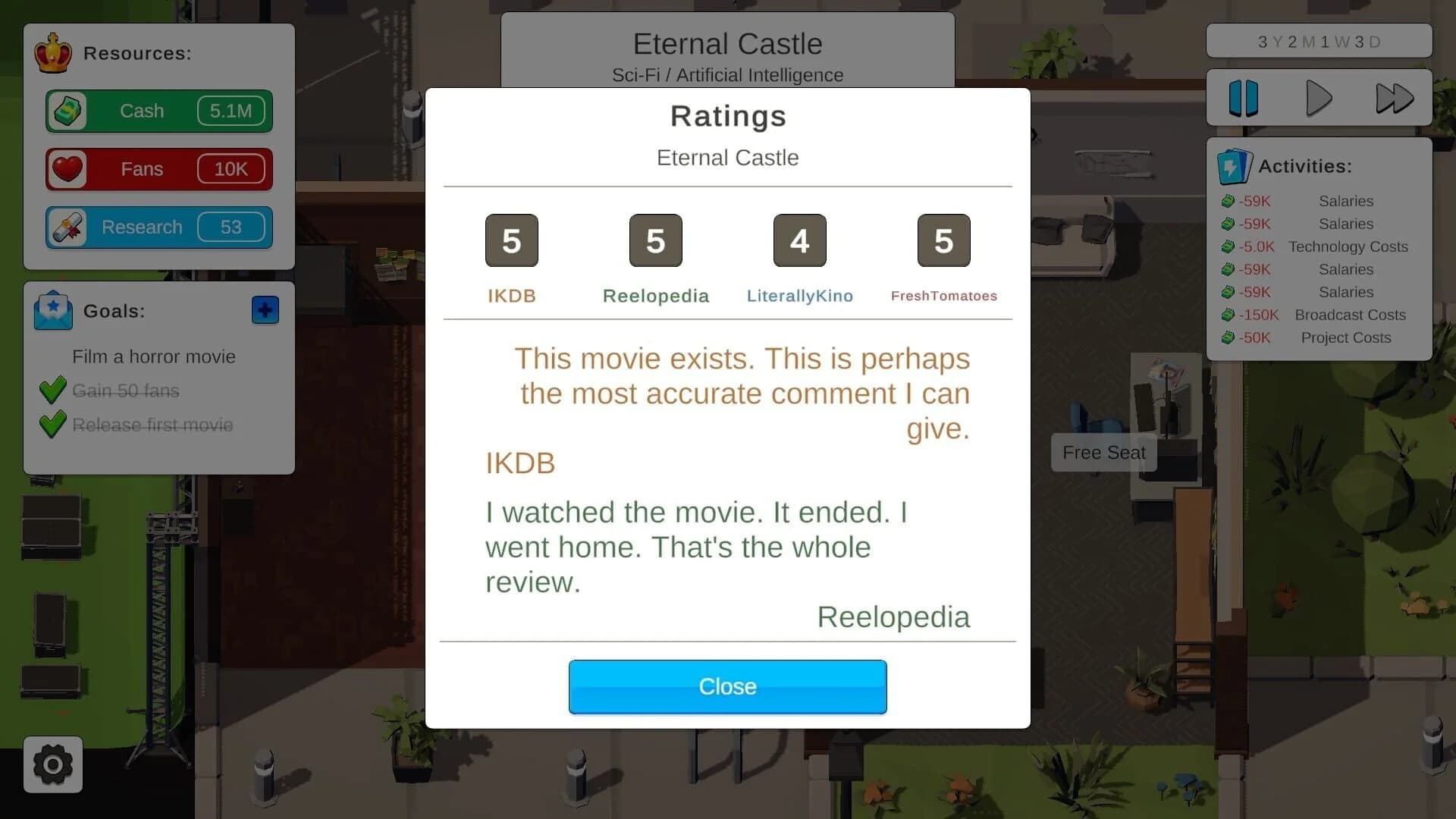1456x819 pixels.
Task: Select the Cash money icon
Action: click(x=69, y=111)
